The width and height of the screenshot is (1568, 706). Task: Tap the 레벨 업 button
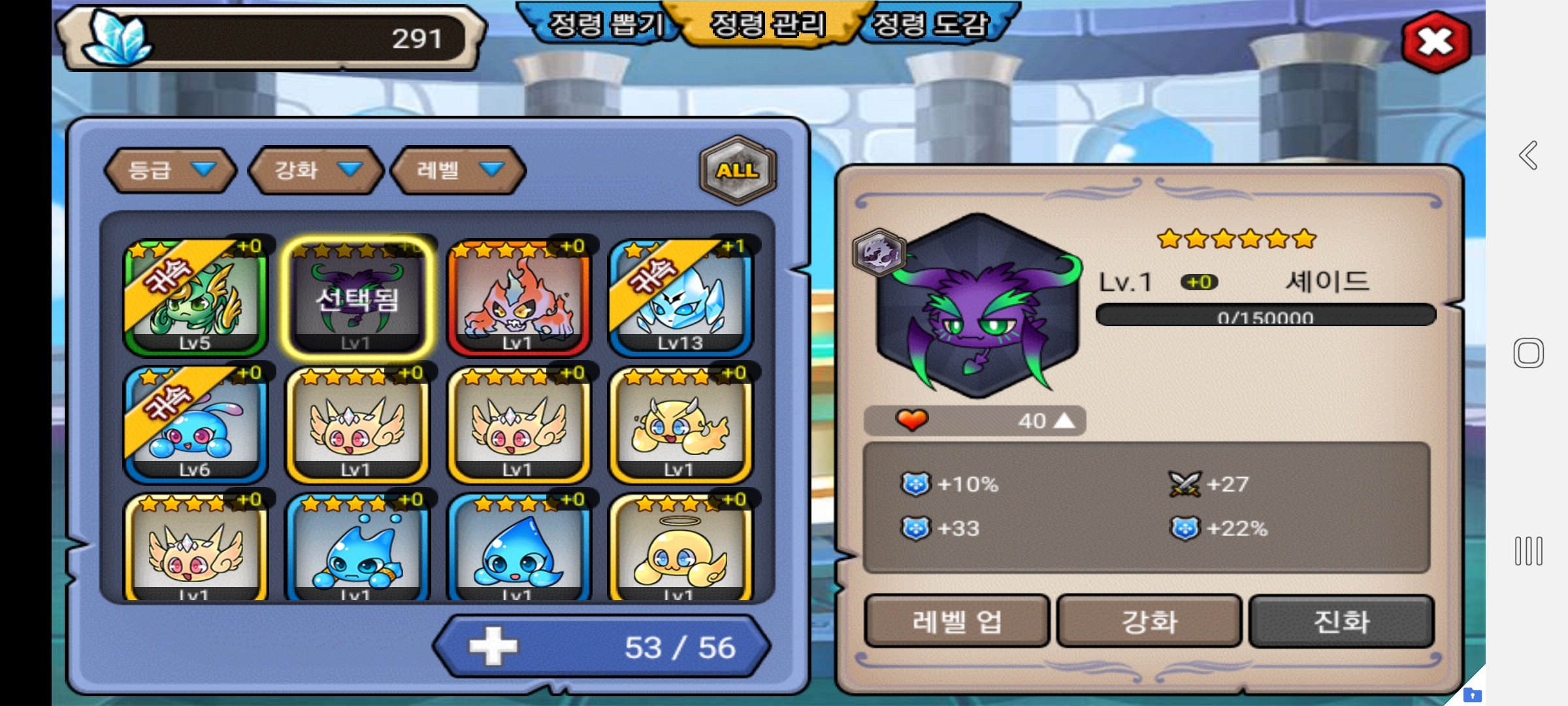pyautogui.click(x=956, y=621)
